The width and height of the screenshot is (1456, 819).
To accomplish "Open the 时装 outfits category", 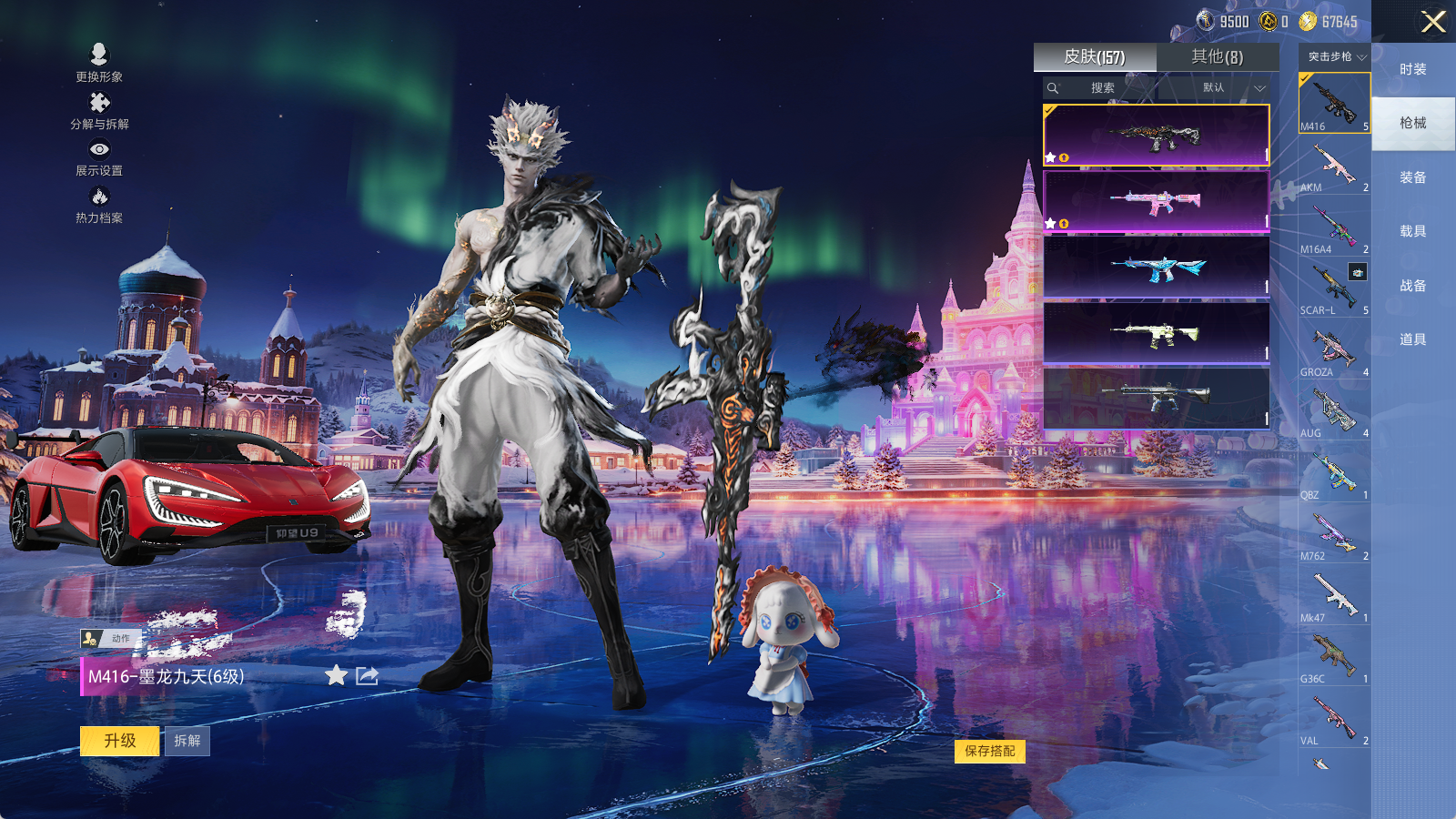I will point(1412,69).
